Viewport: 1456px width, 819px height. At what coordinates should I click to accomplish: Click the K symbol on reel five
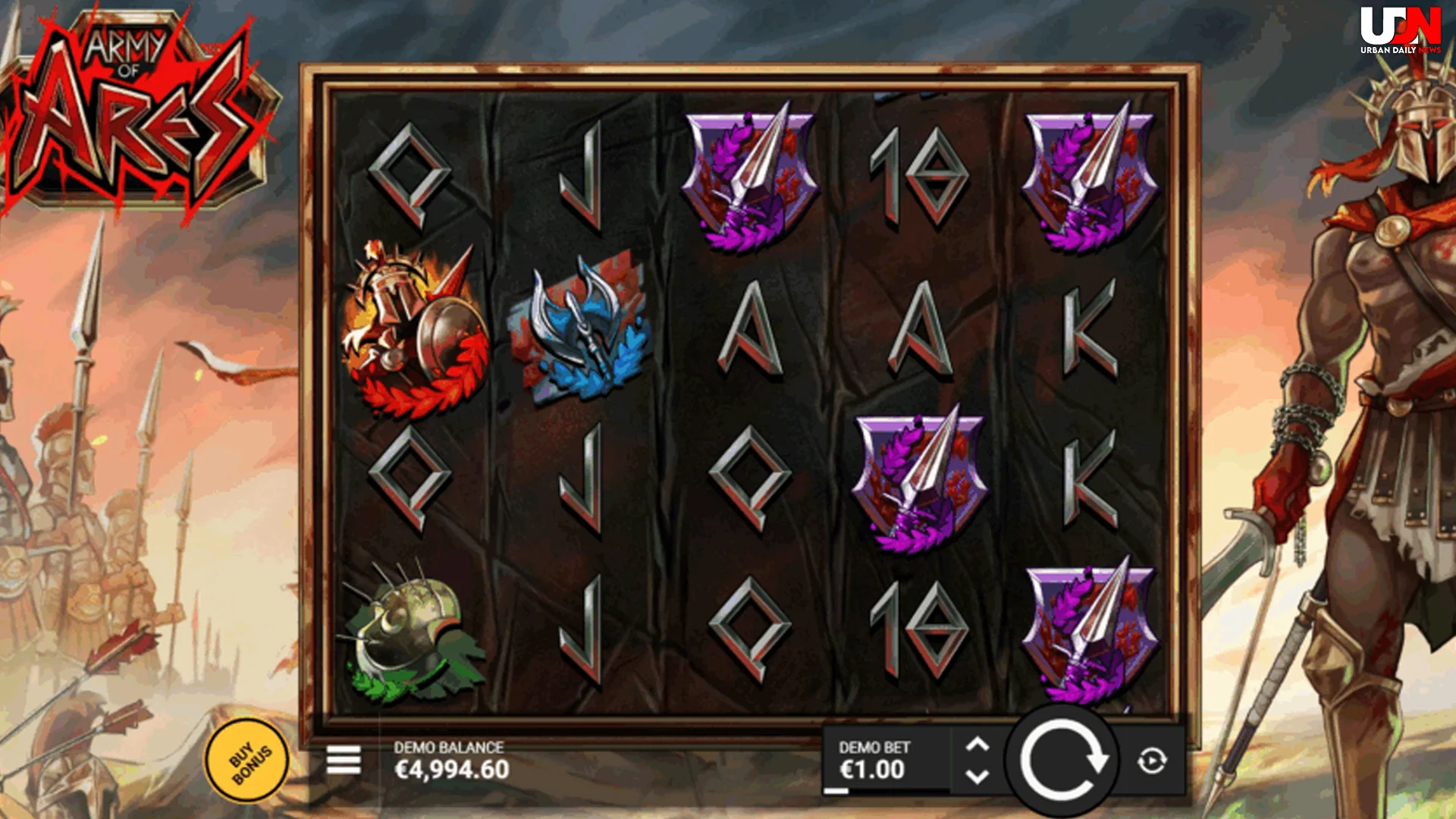click(x=1088, y=334)
